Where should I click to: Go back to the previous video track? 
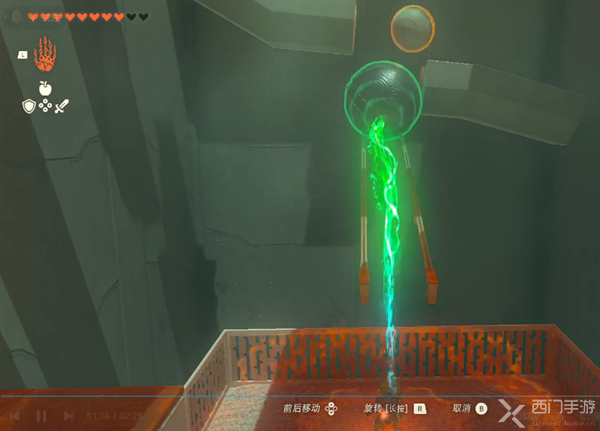(17, 415)
